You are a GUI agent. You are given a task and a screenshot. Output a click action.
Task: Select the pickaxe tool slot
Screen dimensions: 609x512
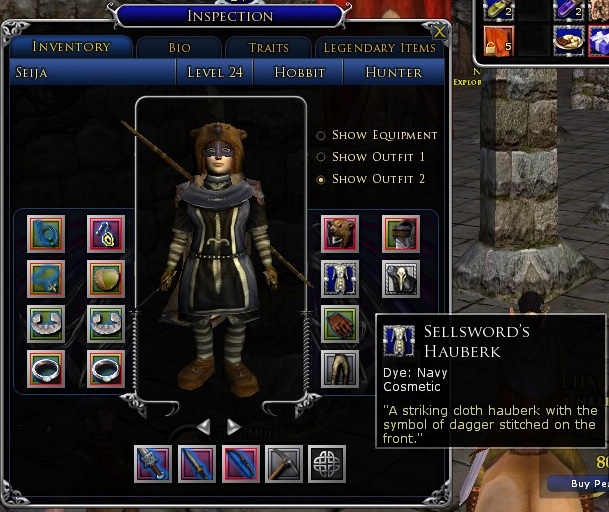pos(284,464)
